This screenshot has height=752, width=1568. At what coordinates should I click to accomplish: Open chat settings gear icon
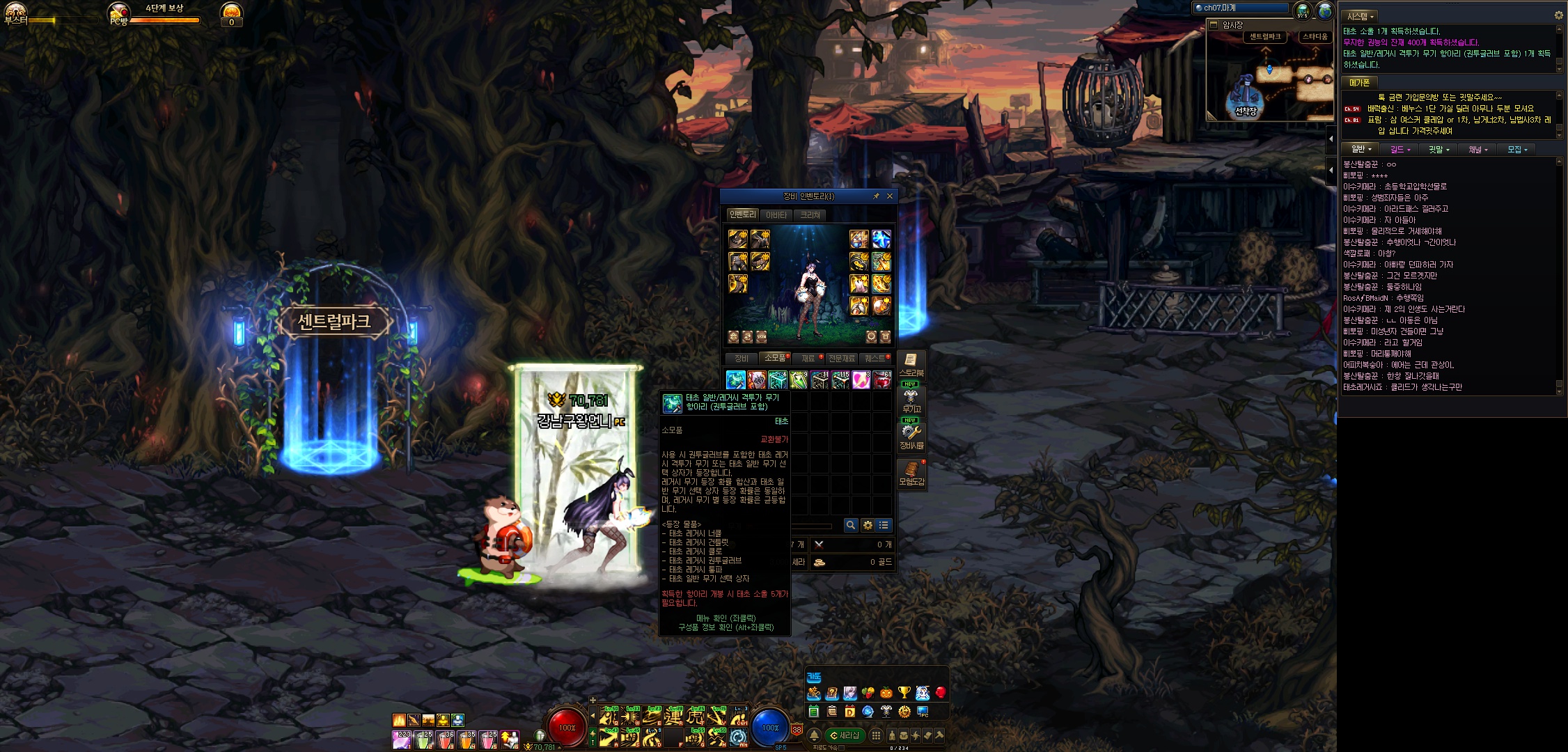coord(1558,15)
